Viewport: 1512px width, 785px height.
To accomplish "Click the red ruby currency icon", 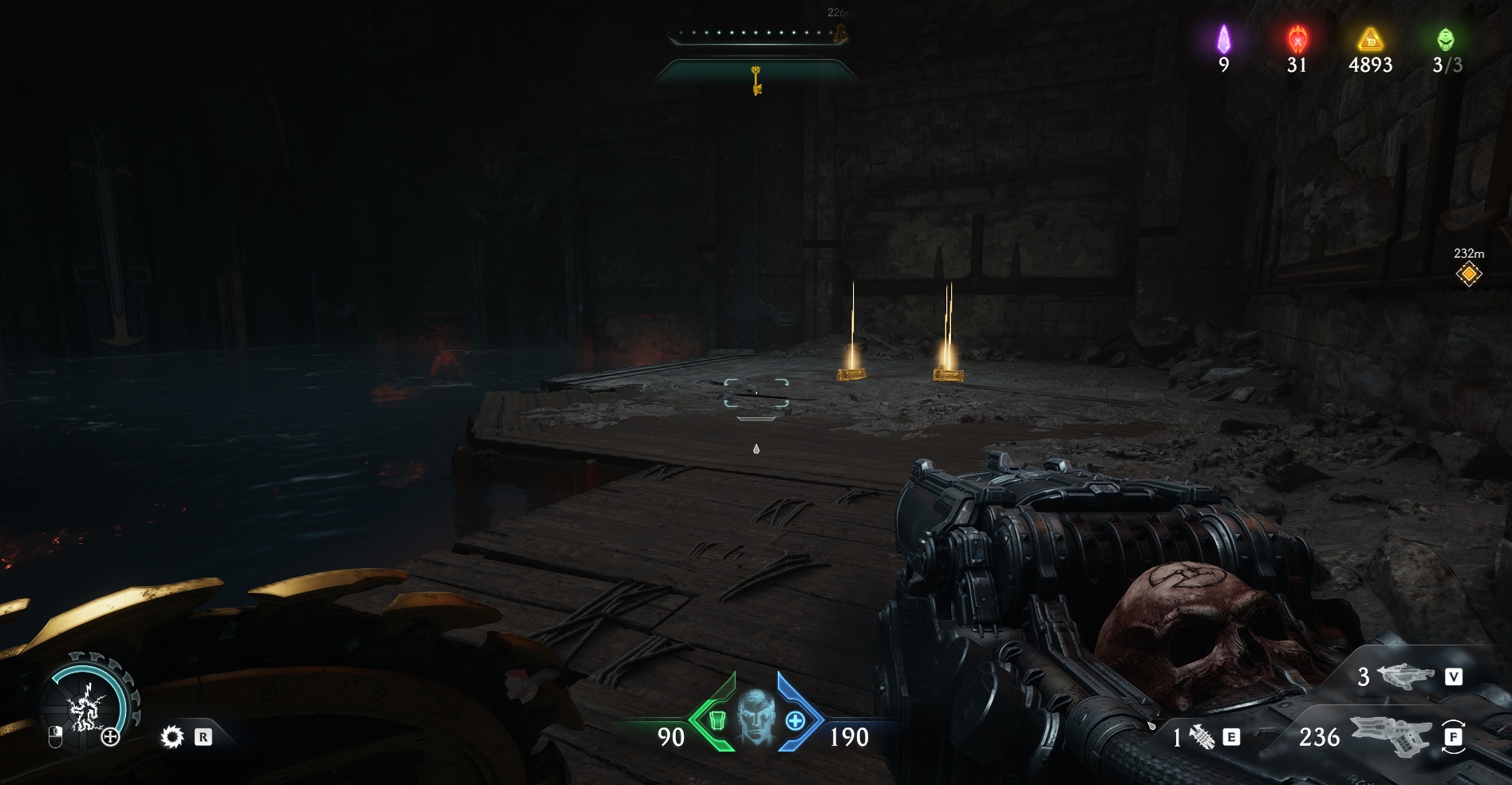I will pyautogui.click(x=1297, y=38).
